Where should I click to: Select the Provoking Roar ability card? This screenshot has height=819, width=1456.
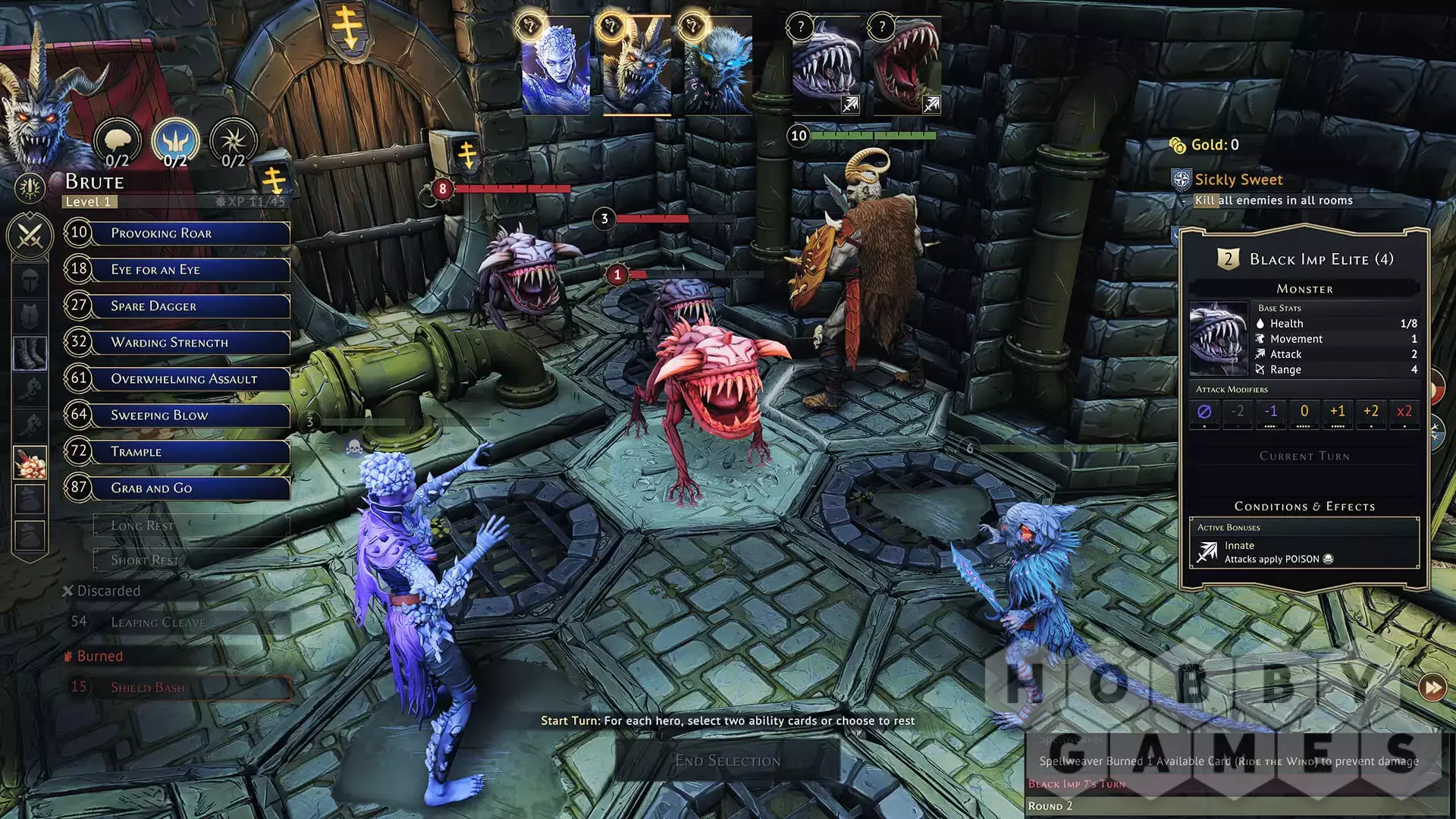pyautogui.click(x=190, y=234)
